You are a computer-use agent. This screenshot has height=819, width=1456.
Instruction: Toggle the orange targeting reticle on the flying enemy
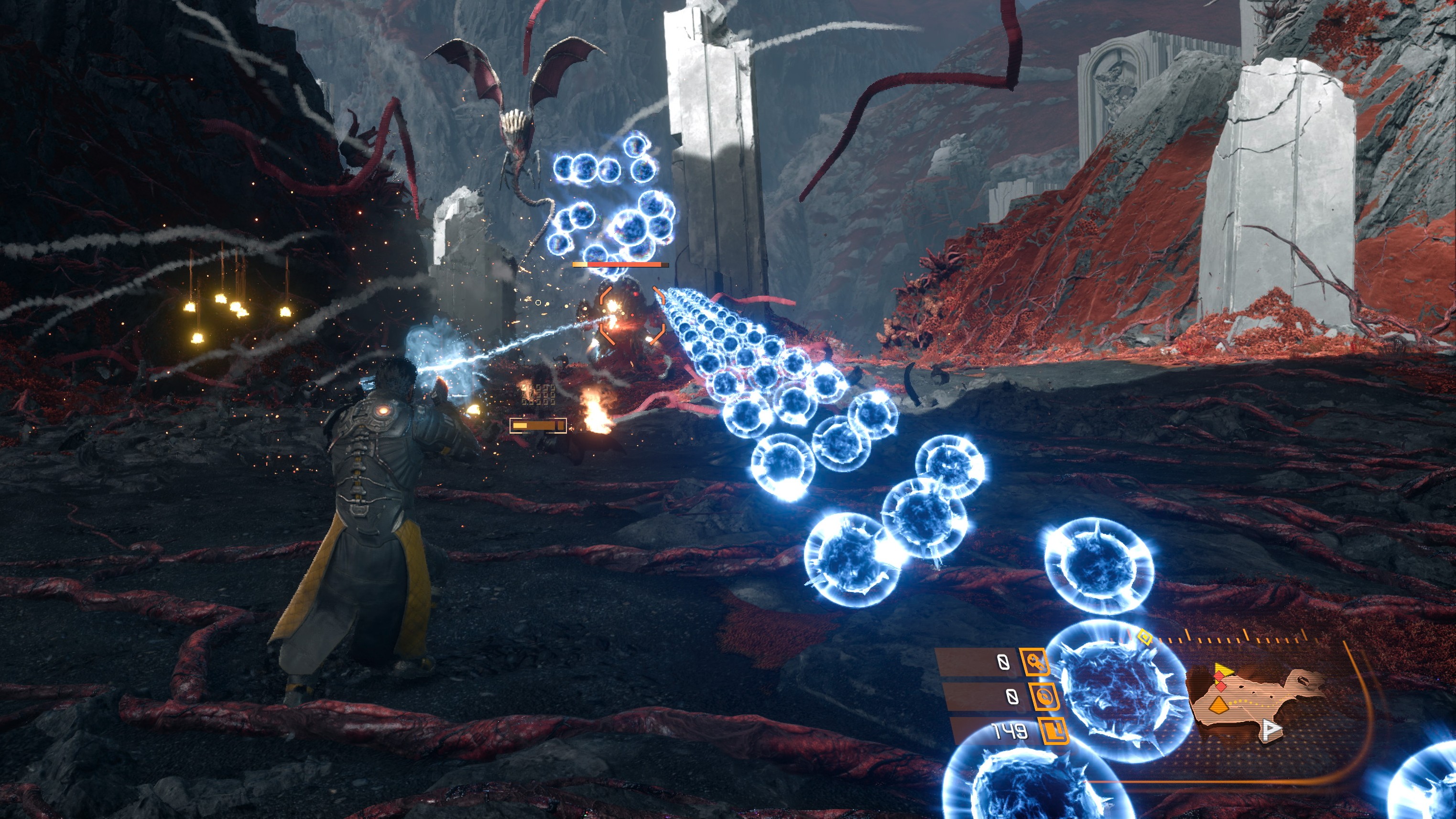(631, 316)
